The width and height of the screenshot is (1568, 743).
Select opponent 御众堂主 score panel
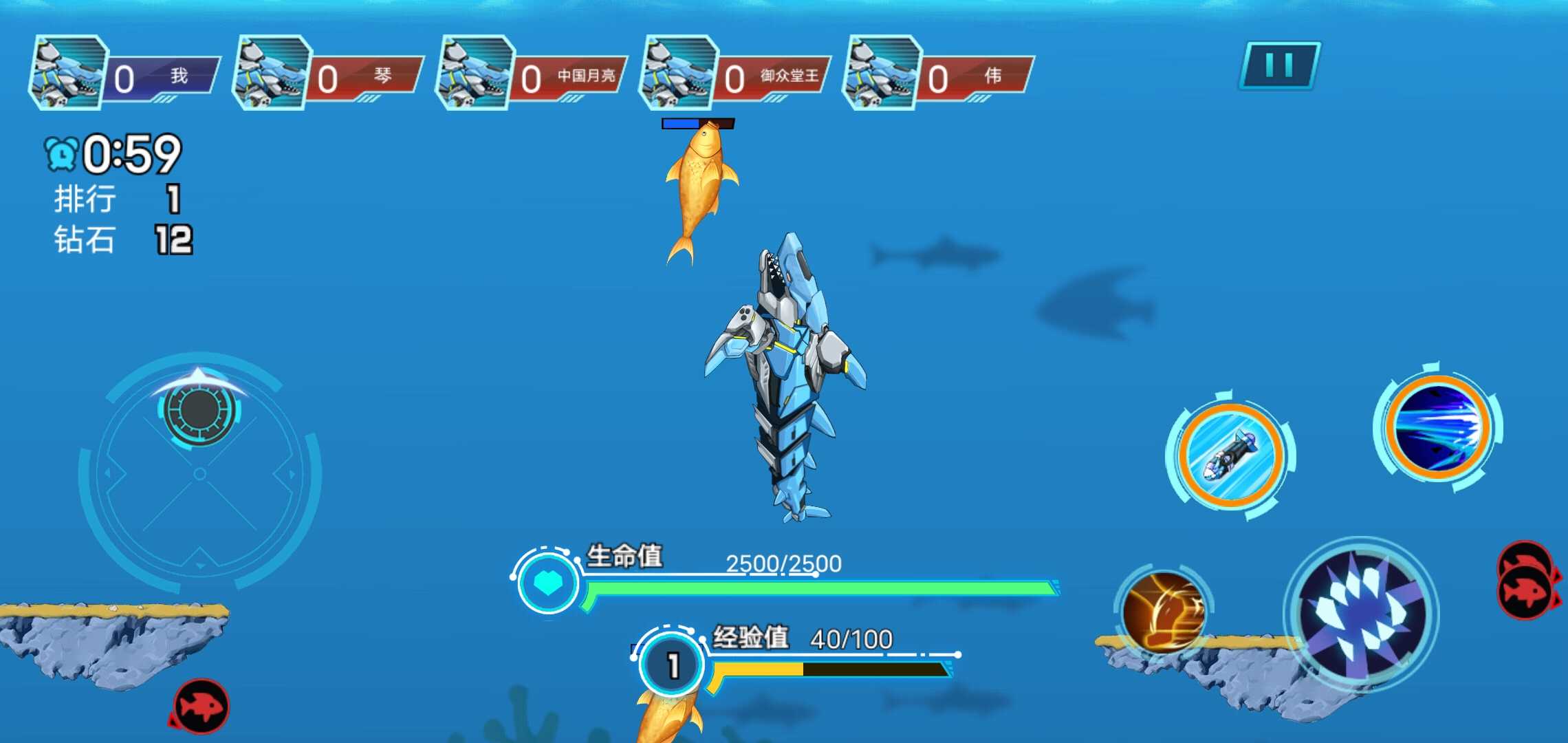click(x=734, y=74)
